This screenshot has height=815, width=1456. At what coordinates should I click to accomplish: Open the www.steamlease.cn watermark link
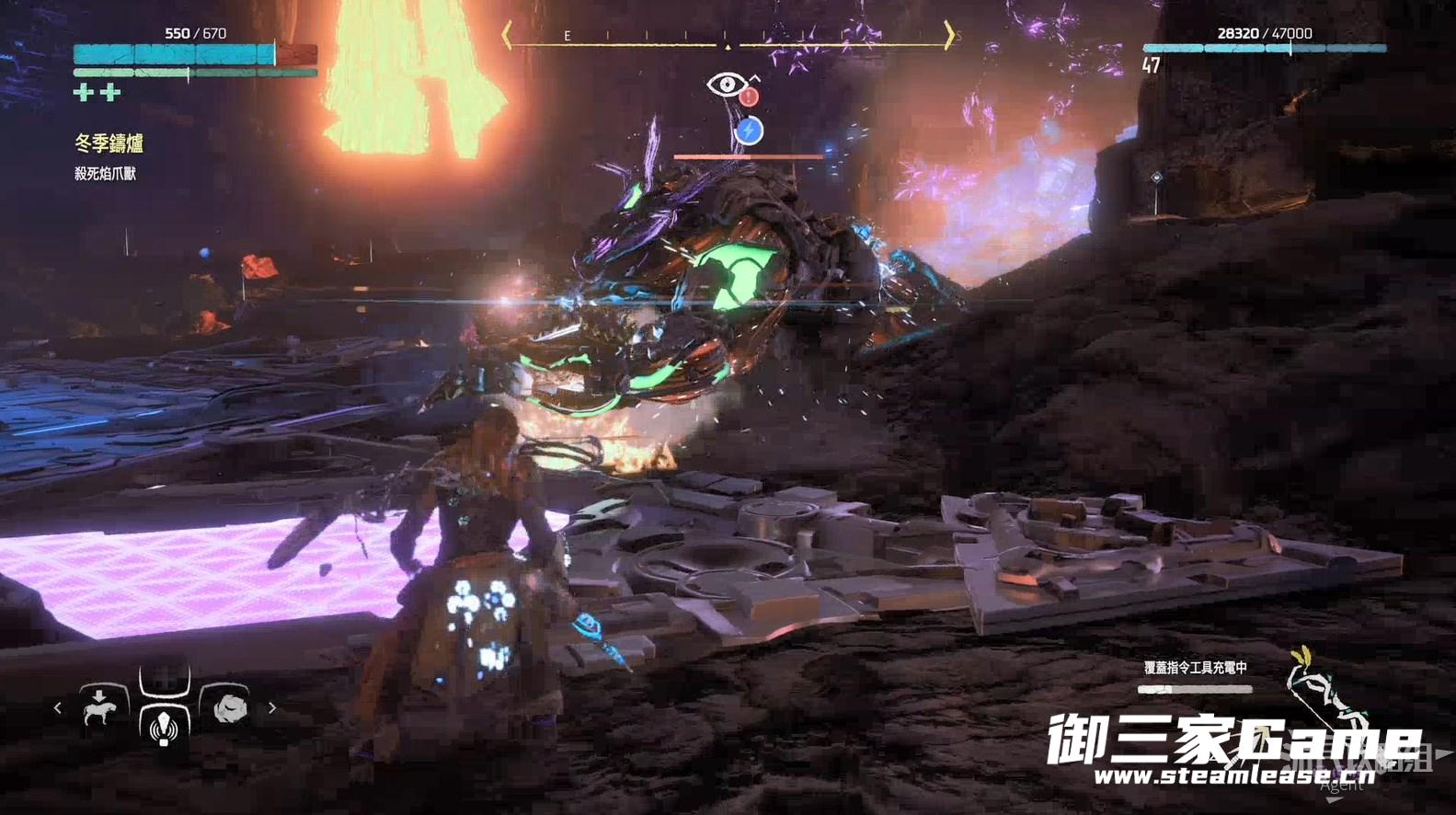tap(1234, 776)
